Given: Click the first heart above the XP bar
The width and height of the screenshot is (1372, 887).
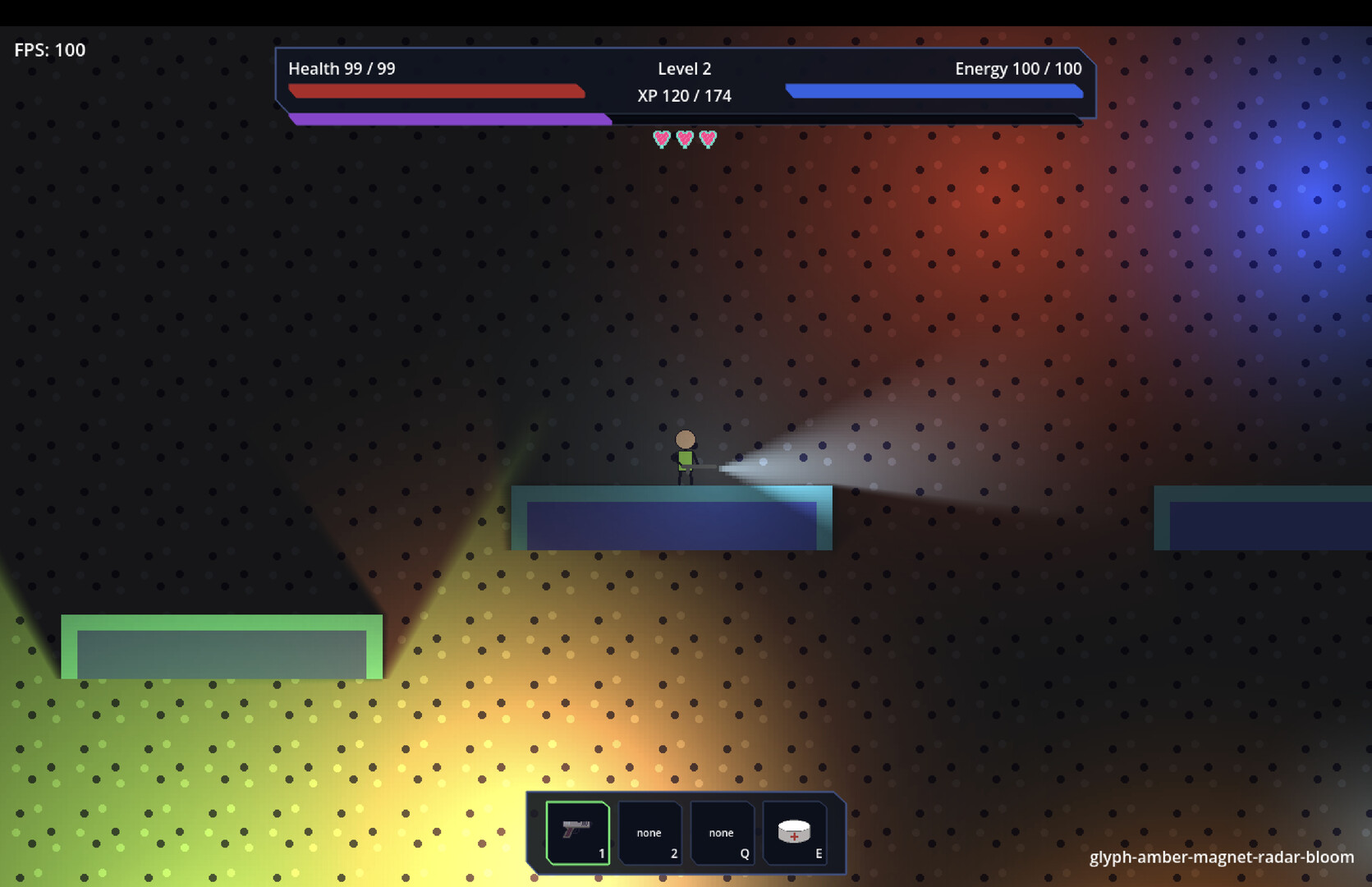Looking at the screenshot, I should click(x=660, y=138).
